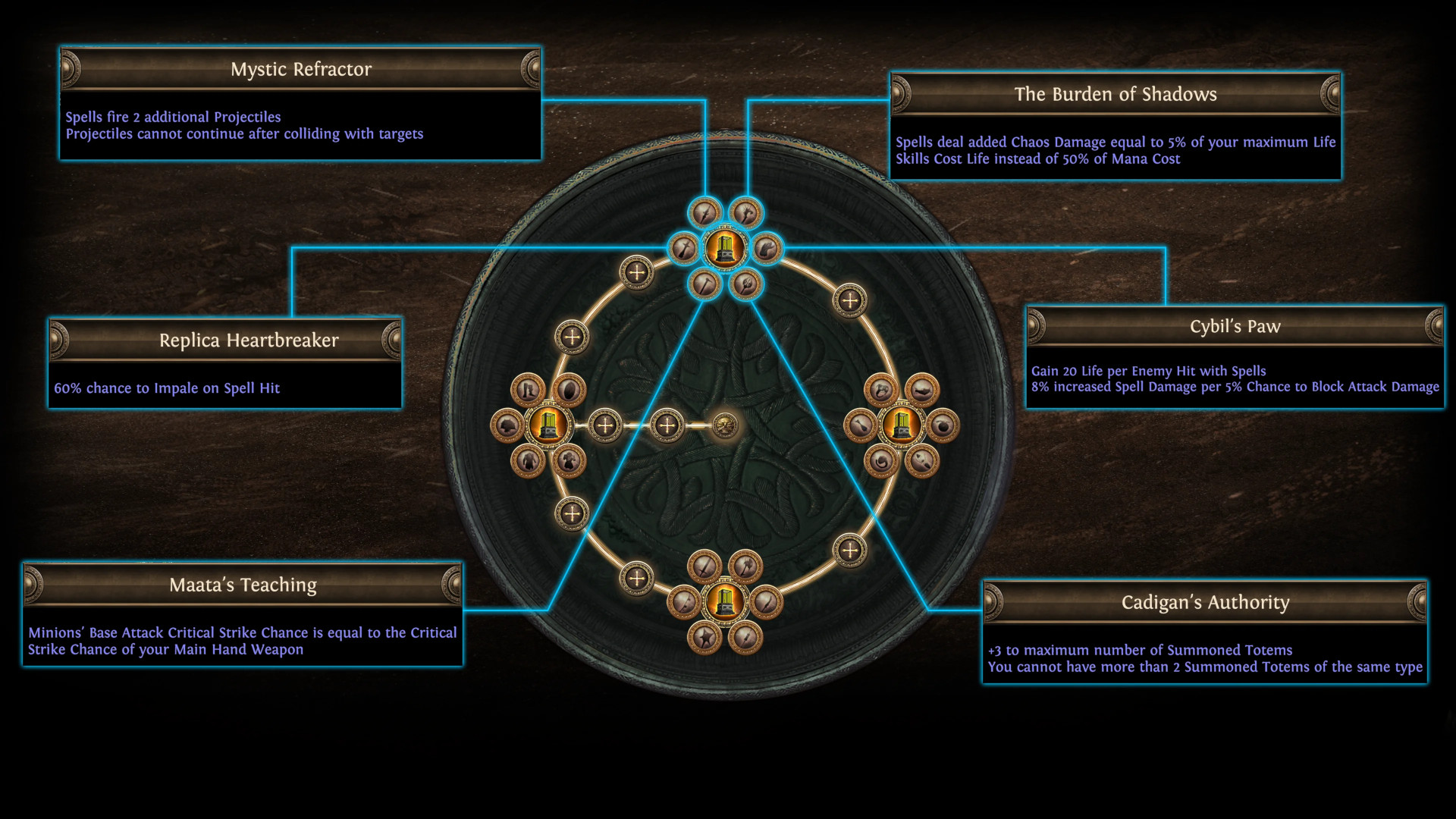The image size is (1456, 819).
Task: Choose the body armour node in left cluster
Action: tap(528, 460)
